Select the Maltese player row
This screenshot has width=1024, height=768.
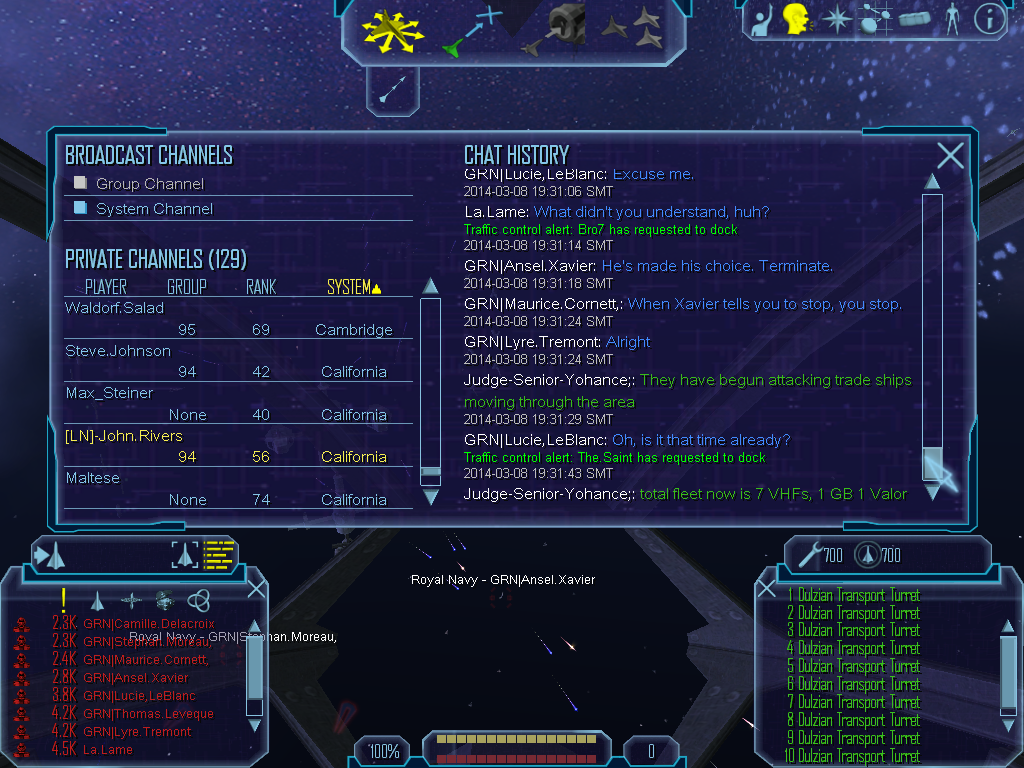[x=92, y=478]
